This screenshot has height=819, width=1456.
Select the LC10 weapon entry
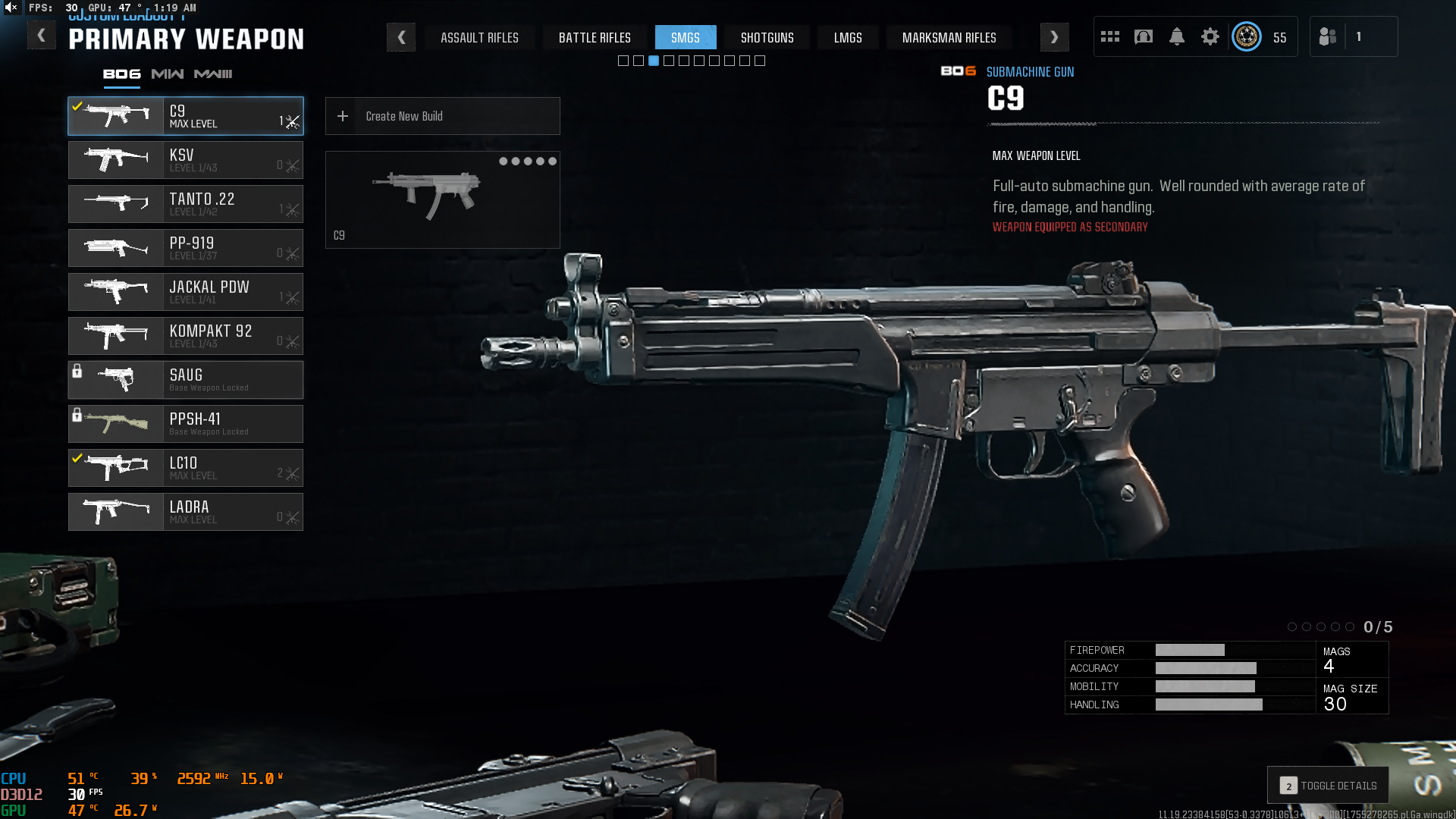coord(186,468)
